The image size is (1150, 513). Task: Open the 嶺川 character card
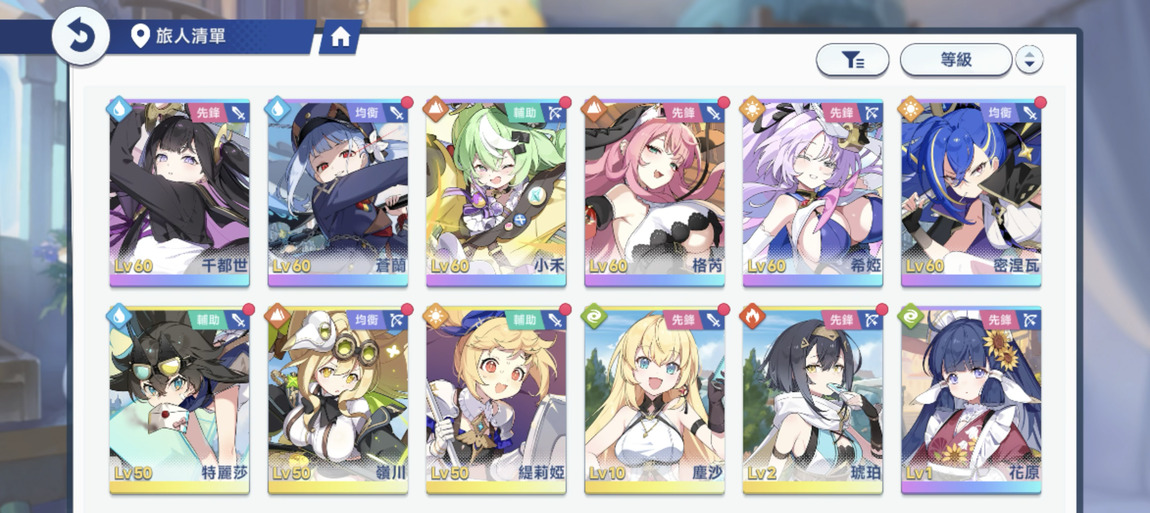(338, 400)
